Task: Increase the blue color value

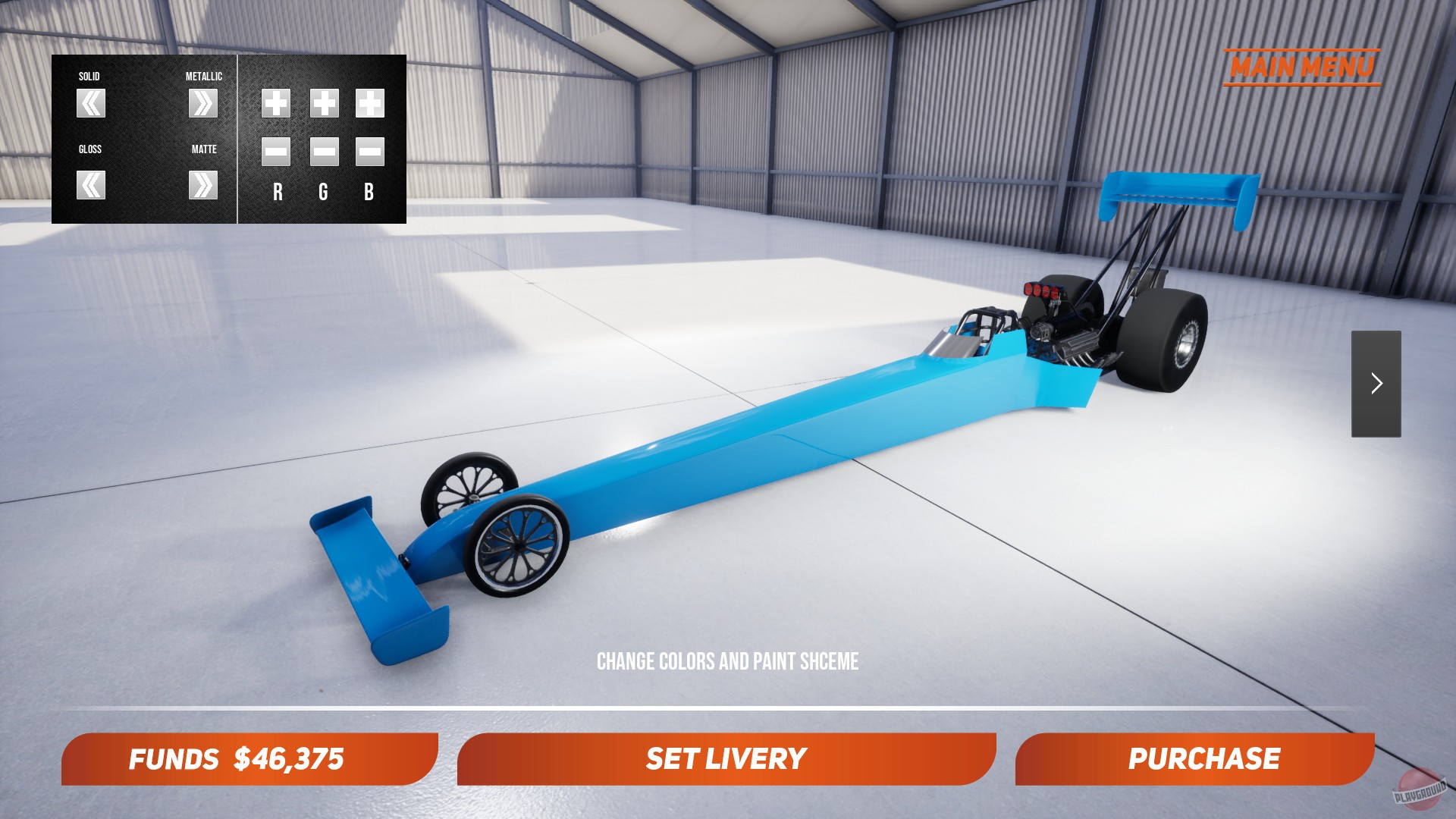Action: point(370,105)
